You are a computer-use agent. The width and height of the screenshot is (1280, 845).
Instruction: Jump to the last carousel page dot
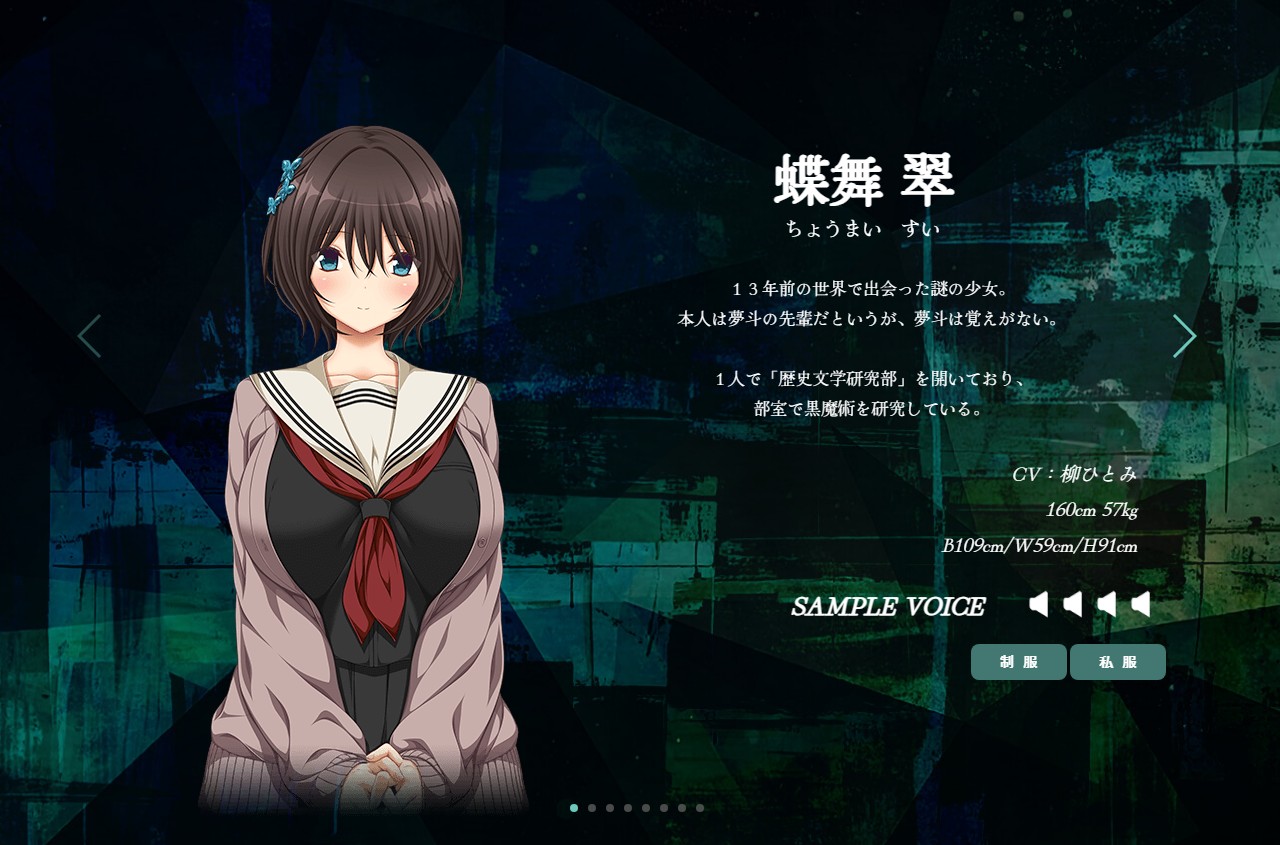coord(700,808)
